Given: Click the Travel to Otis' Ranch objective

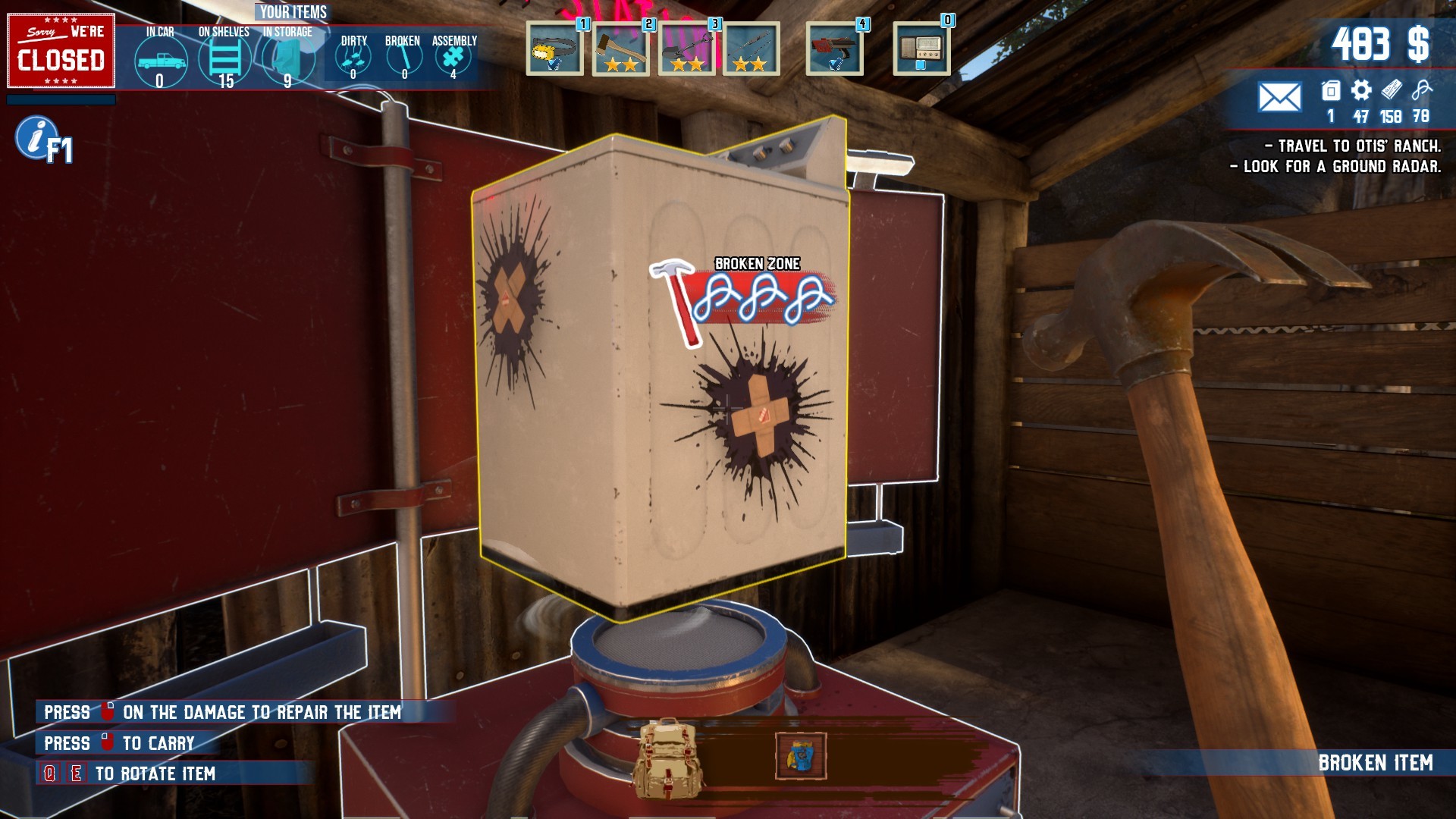Looking at the screenshot, I should coord(1352,146).
